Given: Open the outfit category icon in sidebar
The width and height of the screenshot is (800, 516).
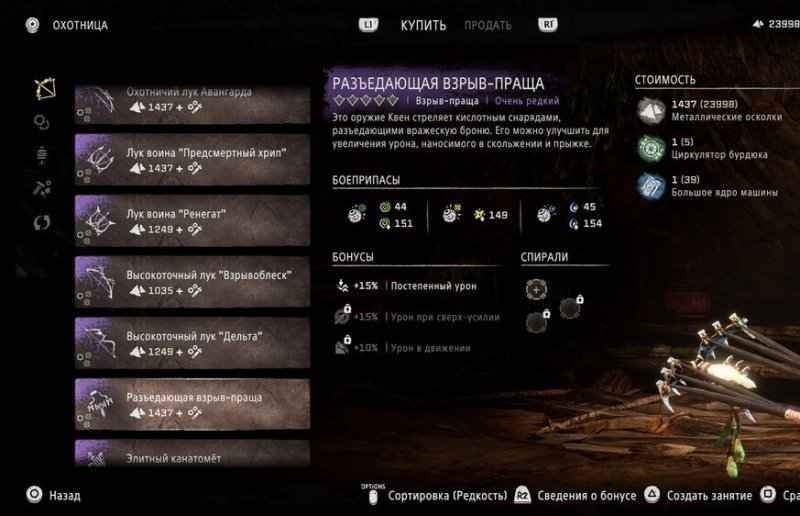Looking at the screenshot, I should point(43,155).
